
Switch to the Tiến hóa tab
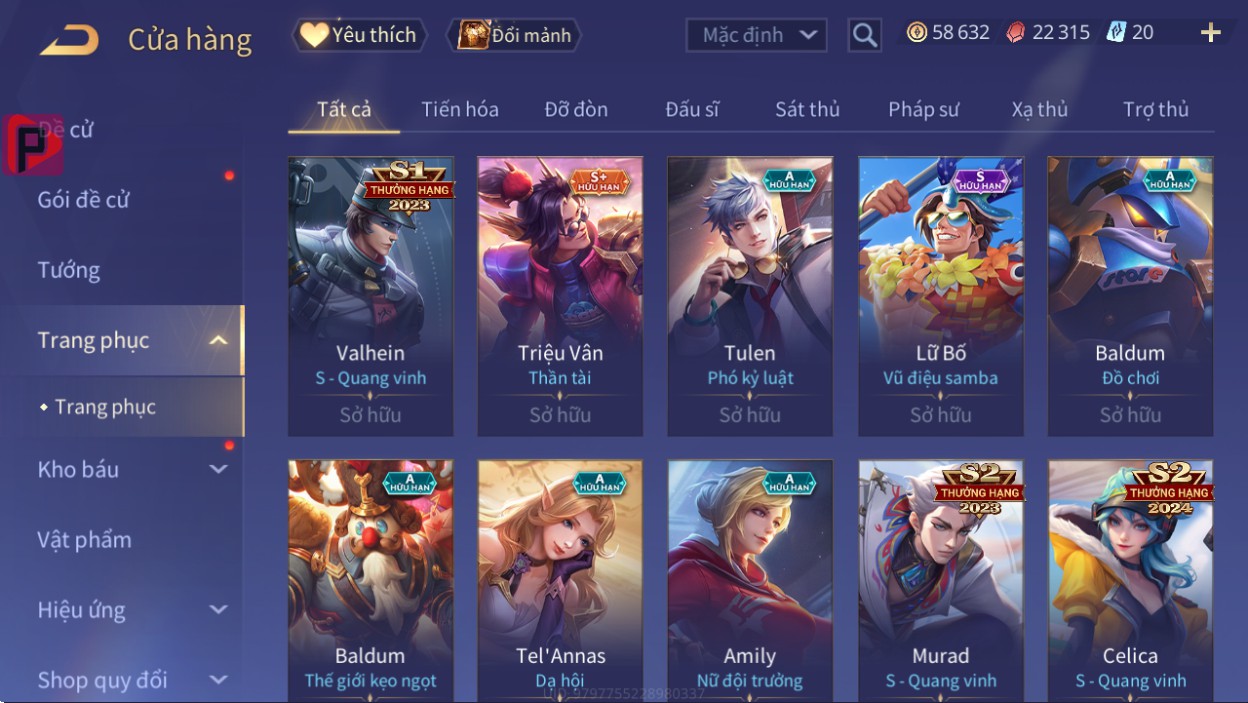(x=460, y=109)
